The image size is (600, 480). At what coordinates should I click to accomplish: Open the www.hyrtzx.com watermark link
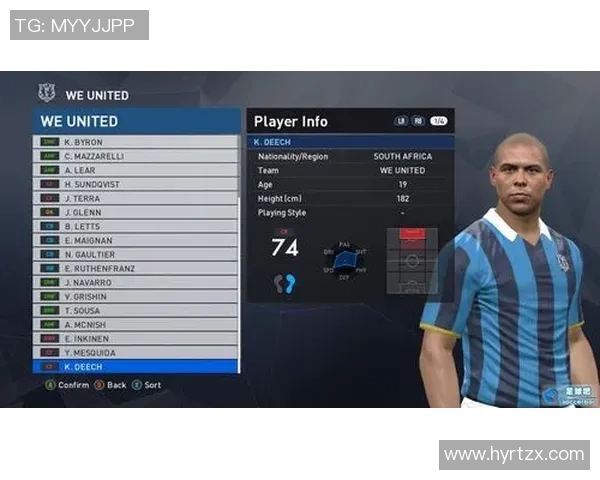(x=514, y=454)
